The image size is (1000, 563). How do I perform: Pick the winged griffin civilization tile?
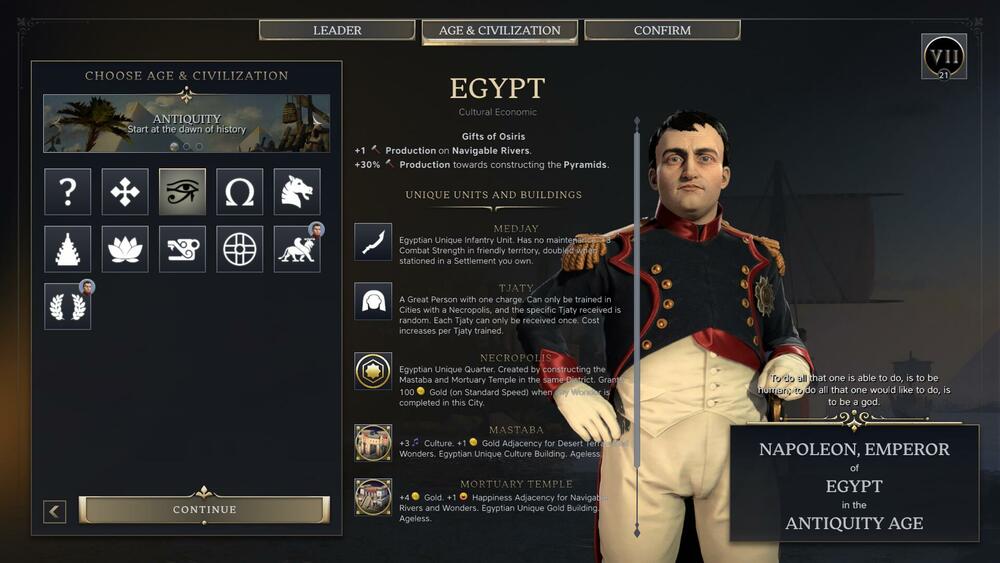pyautogui.click(x=297, y=249)
